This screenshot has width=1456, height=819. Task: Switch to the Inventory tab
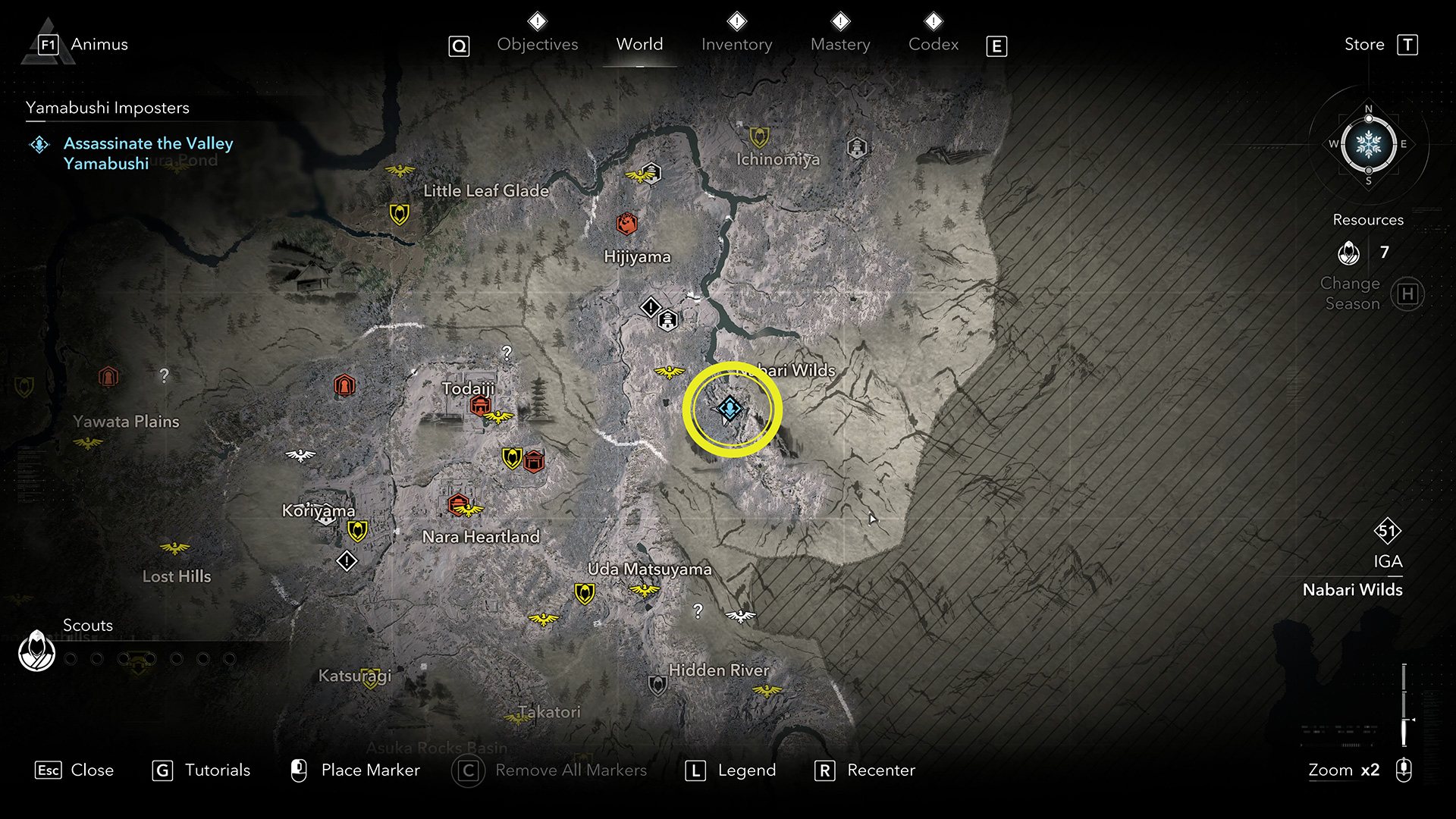[736, 45]
